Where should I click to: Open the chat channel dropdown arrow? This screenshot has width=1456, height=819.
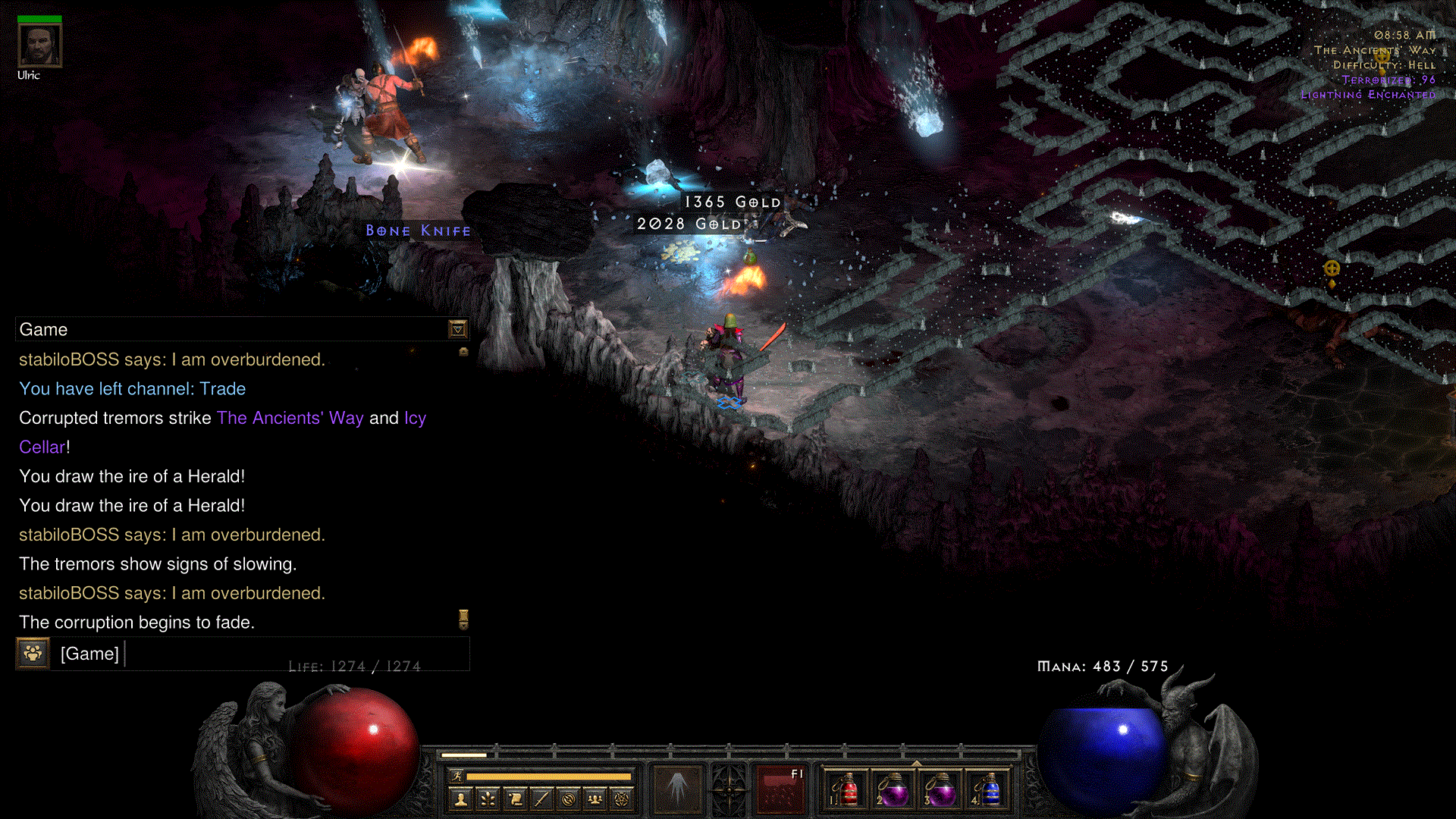tap(457, 329)
